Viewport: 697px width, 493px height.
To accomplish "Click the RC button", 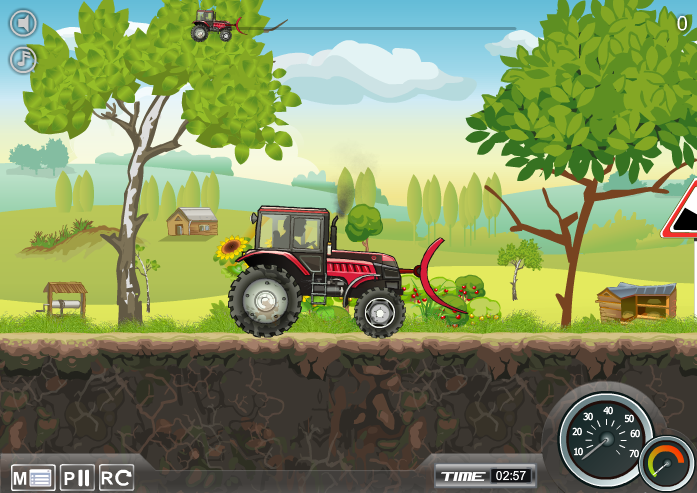I will pos(116,477).
